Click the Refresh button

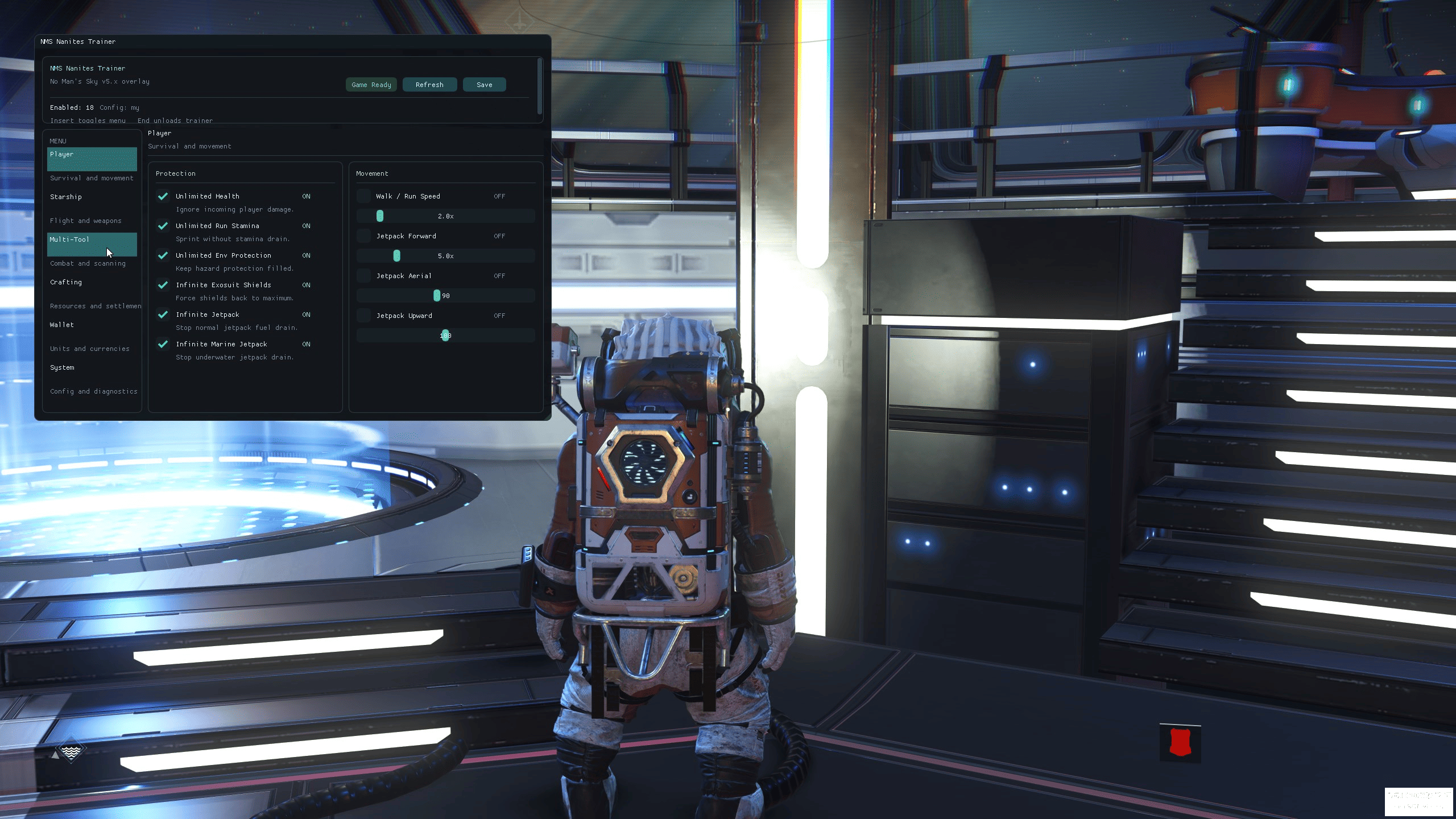point(429,85)
